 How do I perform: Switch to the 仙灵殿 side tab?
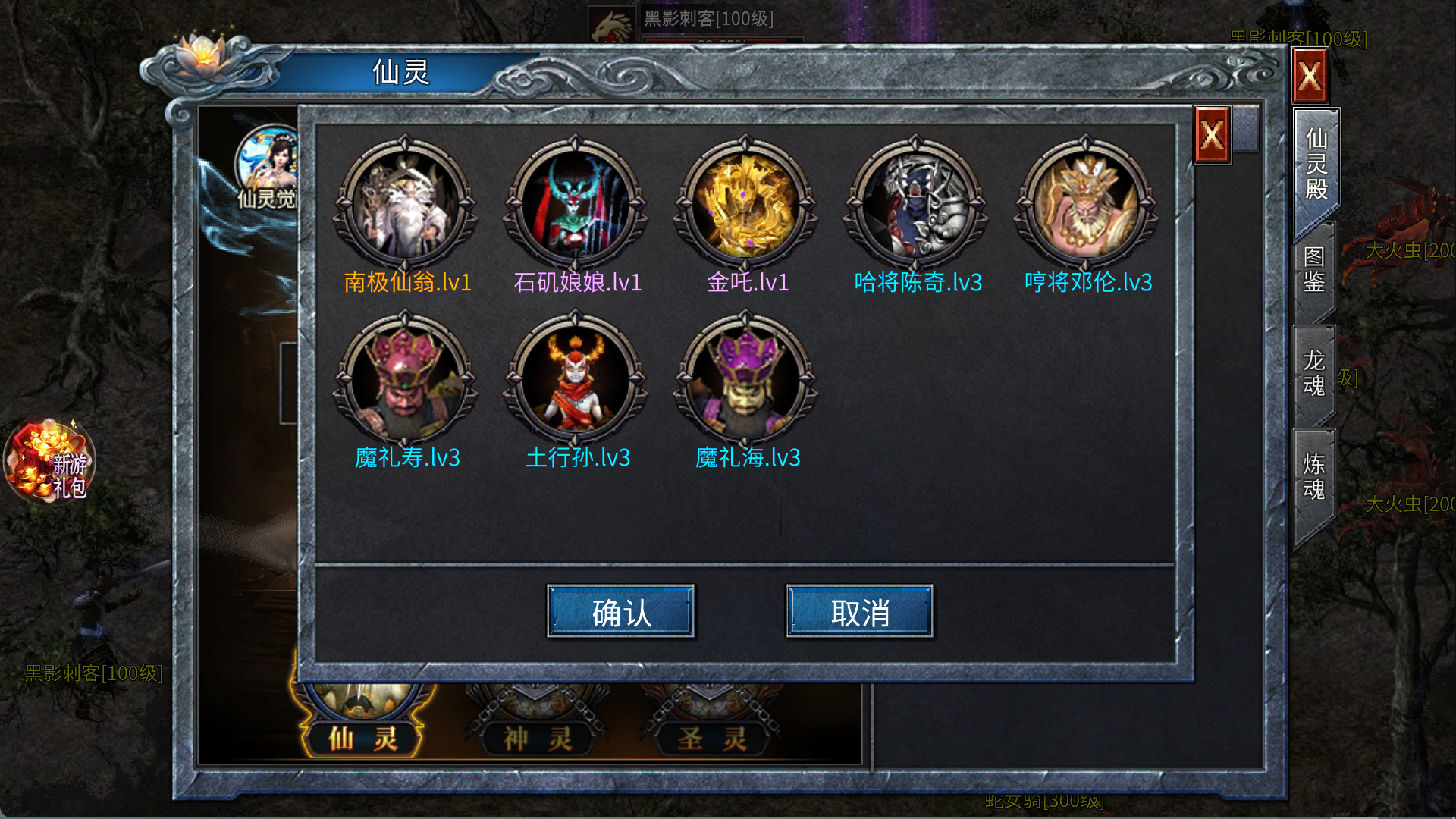tap(1316, 164)
